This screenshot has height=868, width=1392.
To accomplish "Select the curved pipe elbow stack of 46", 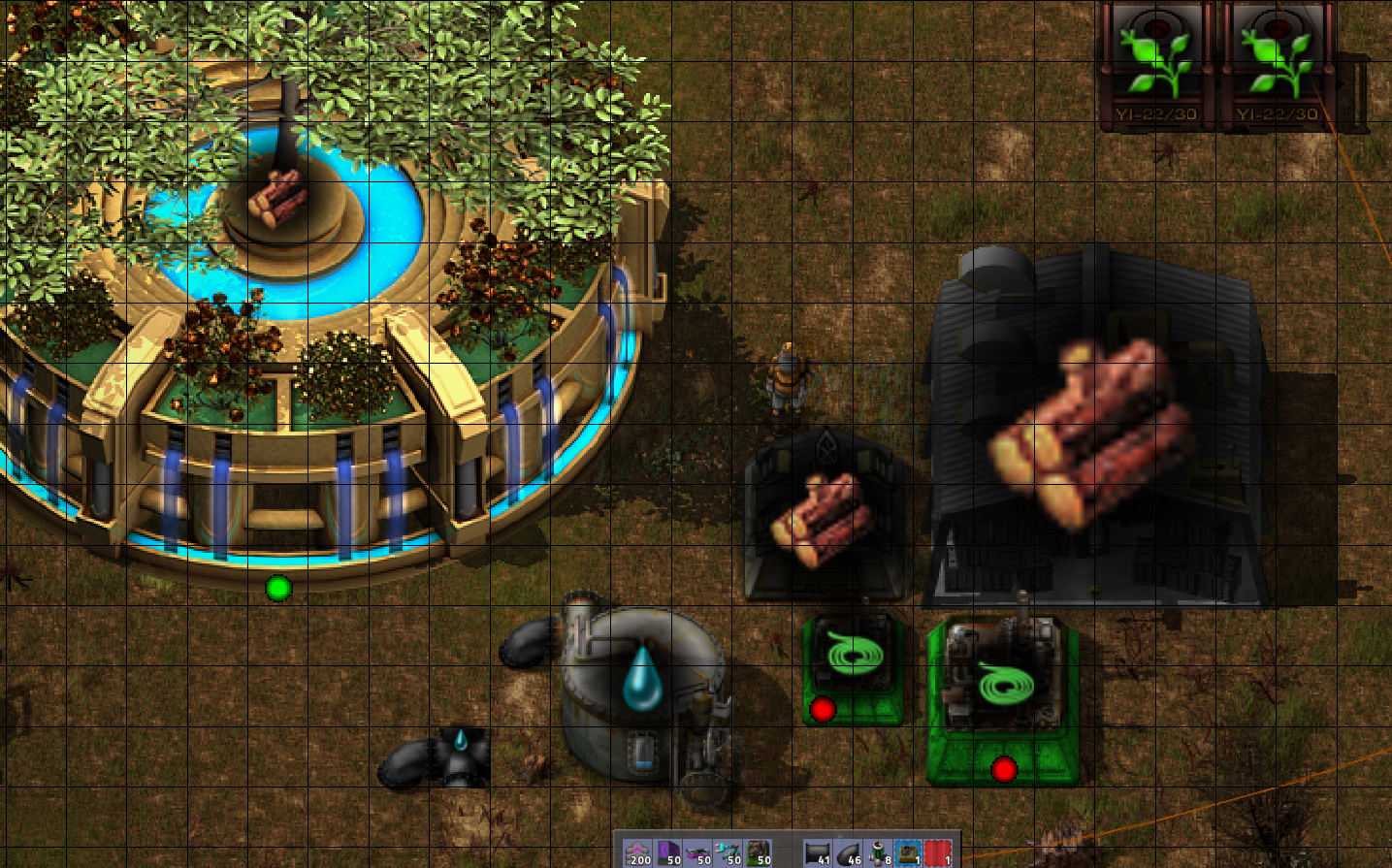I will [849, 853].
